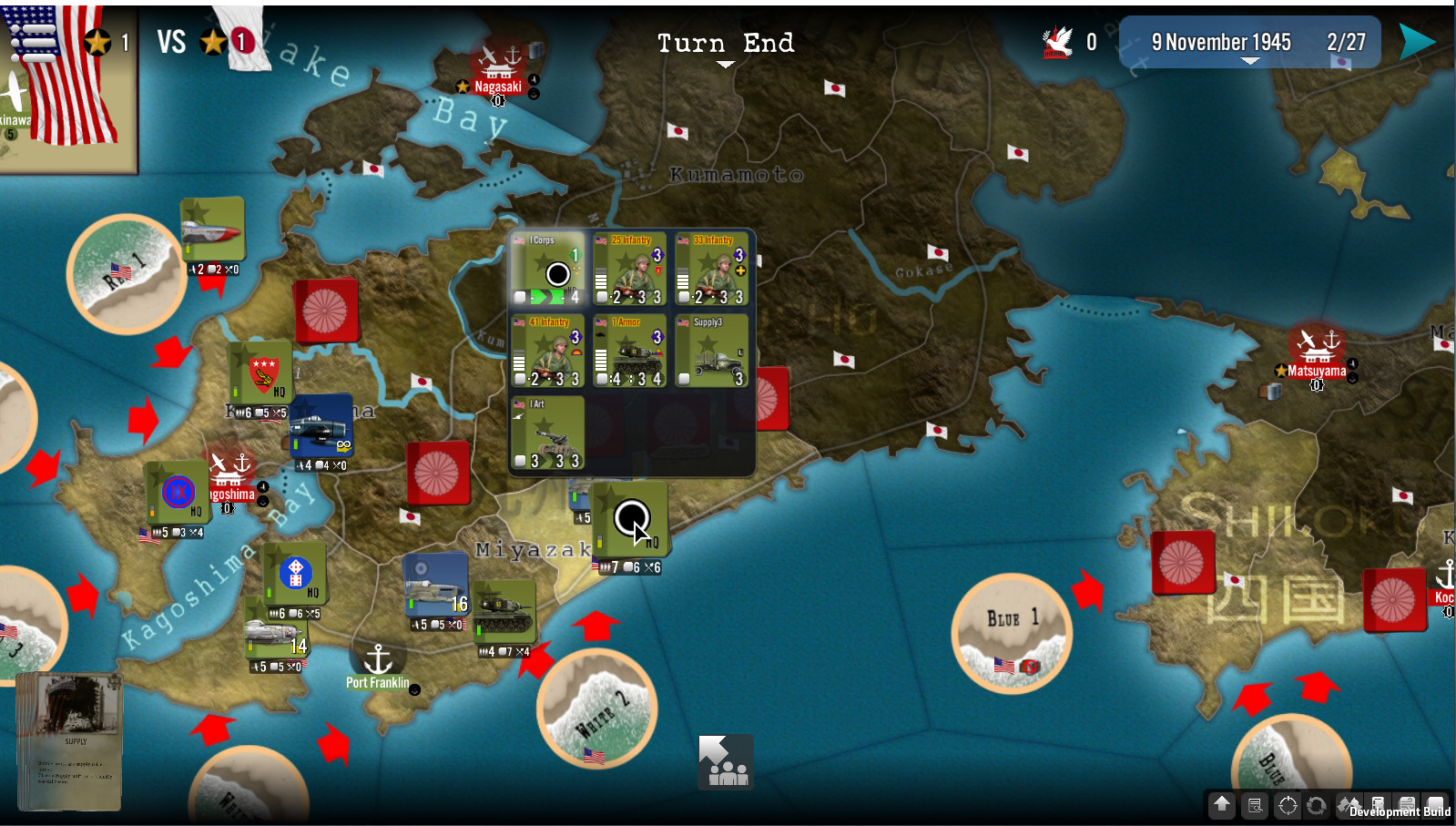Image resolution: width=1456 pixels, height=826 pixels.
Task: Open the dropdown under 9 November 1945 date
Action: tap(1249, 60)
